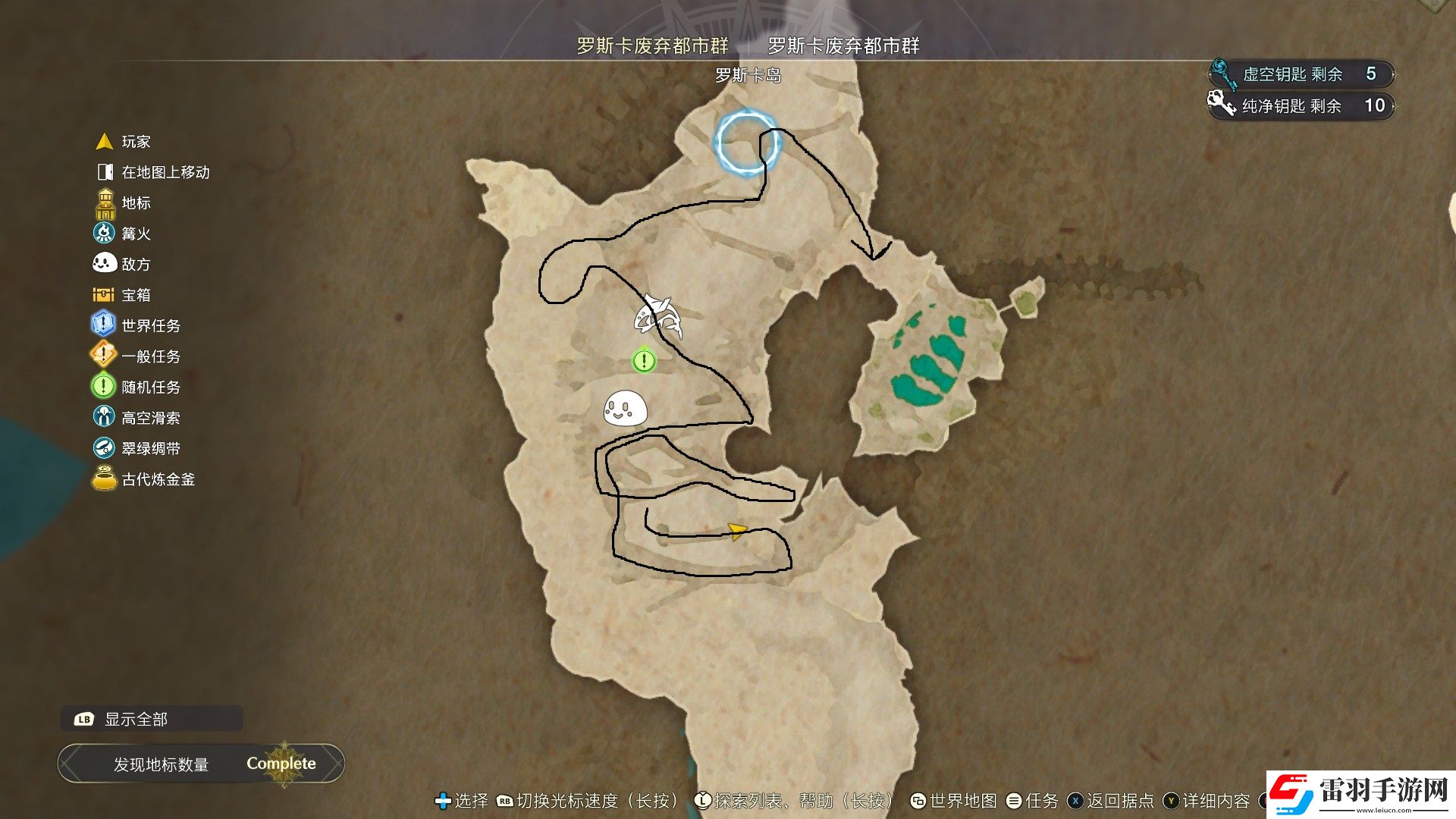1456x819 pixels.
Task: Select the white puni enemy map marker
Action: point(625,409)
